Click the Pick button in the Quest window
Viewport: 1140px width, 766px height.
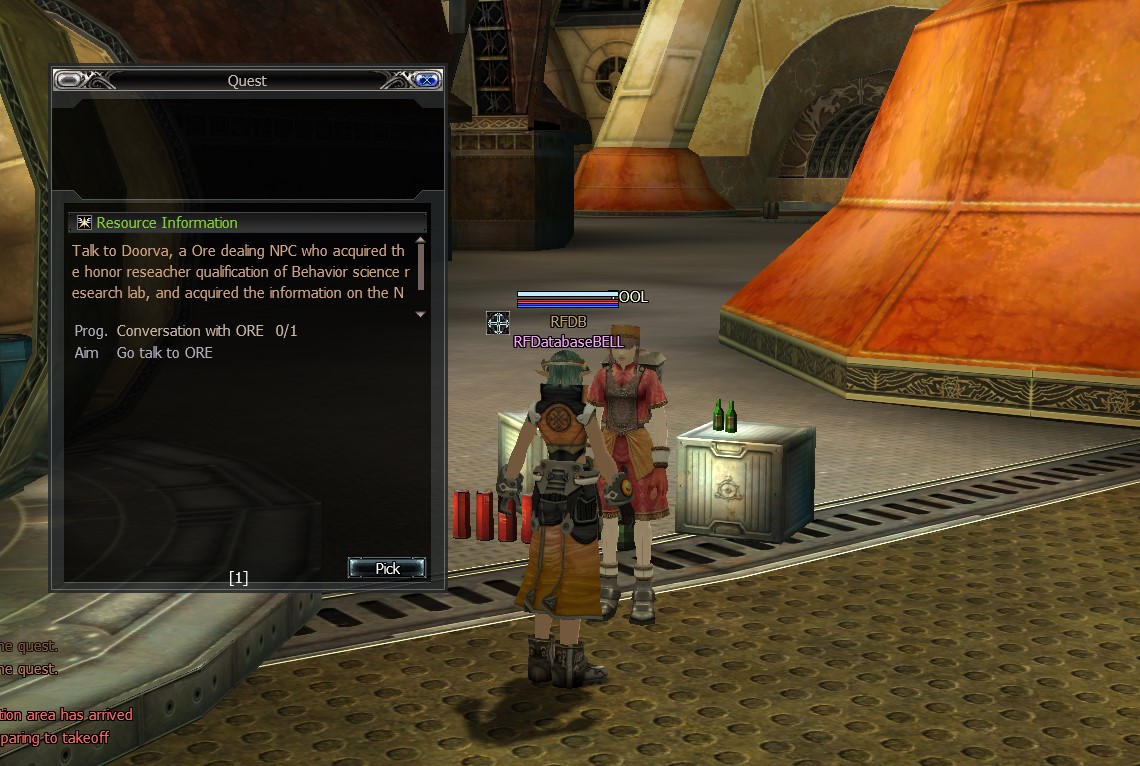[x=387, y=568]
